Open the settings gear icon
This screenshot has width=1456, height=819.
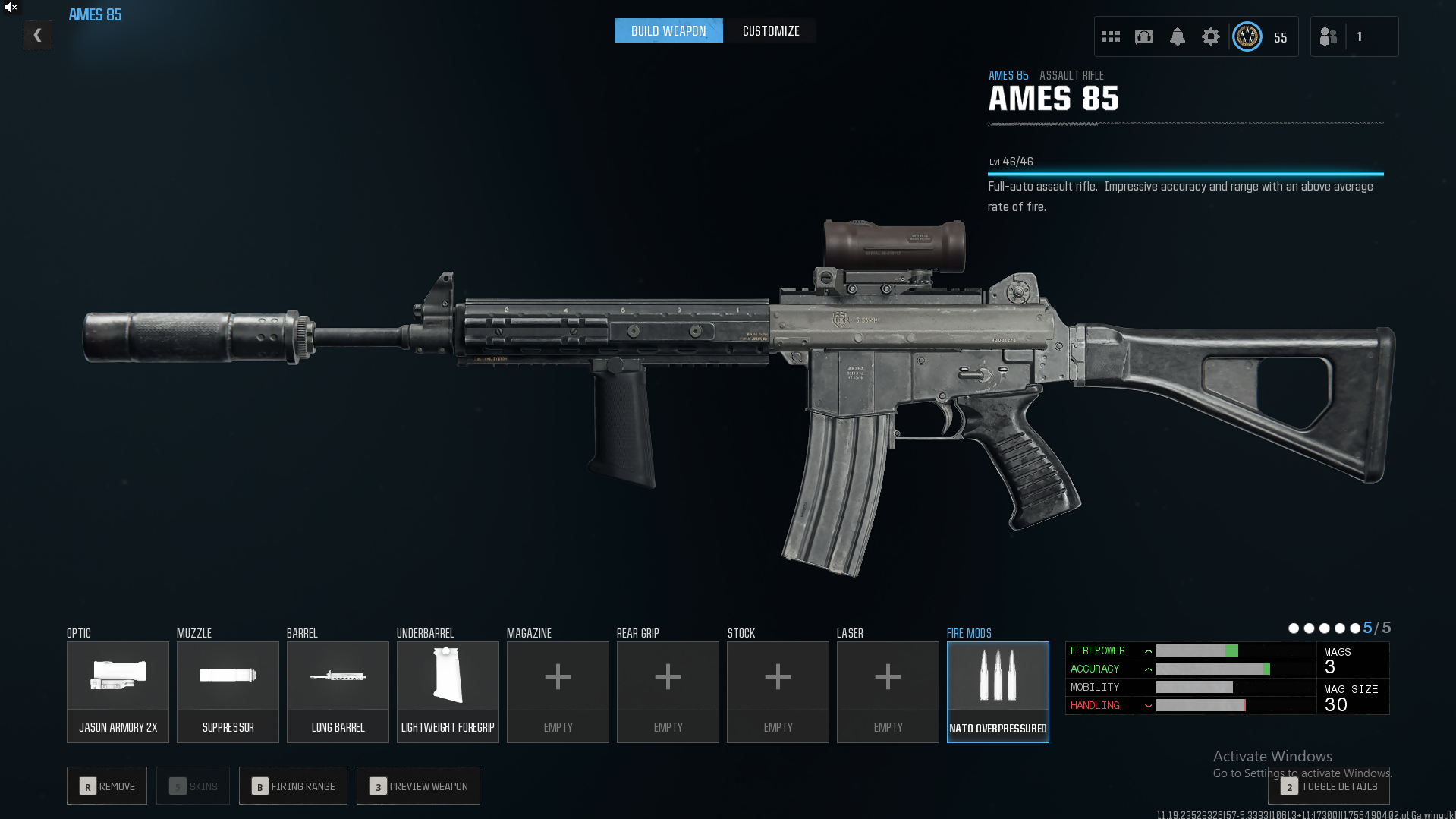coord(1210,36)
